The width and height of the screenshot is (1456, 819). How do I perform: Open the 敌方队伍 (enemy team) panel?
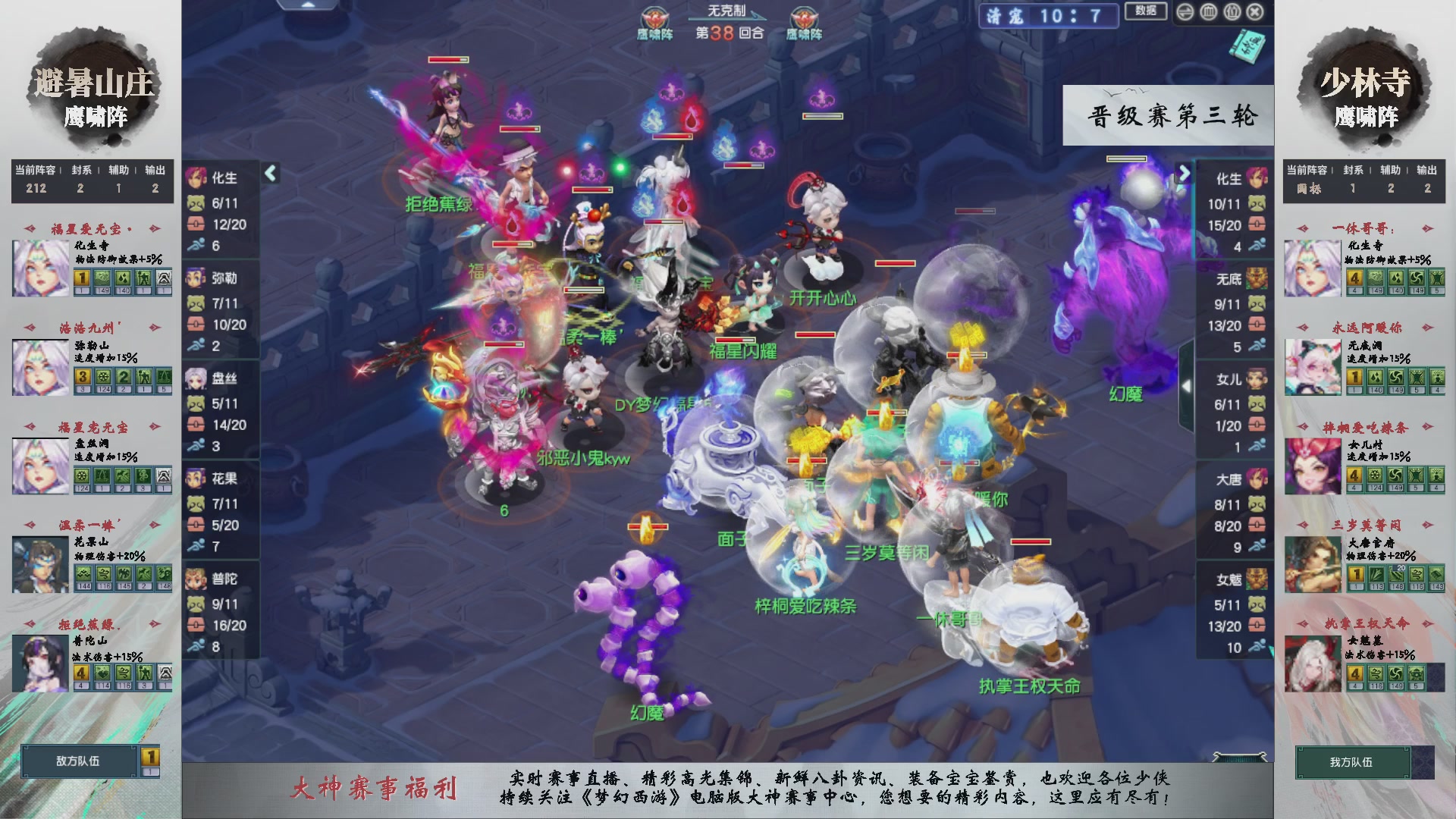coord(80,762)
